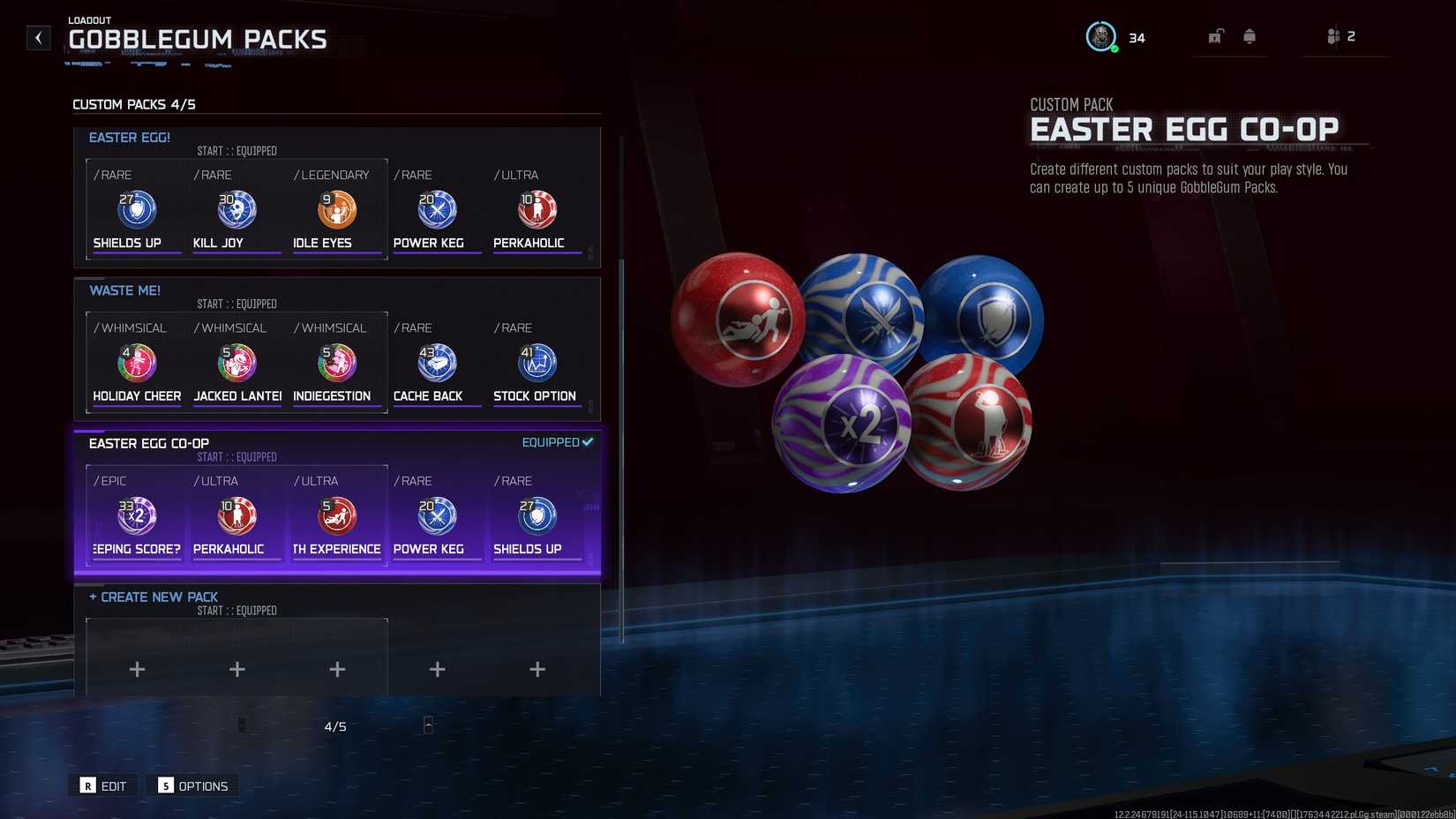Viewport: 1456px width, 819px height.
Task: Click the Cache Back rare gum
Action: coord(436,362)
